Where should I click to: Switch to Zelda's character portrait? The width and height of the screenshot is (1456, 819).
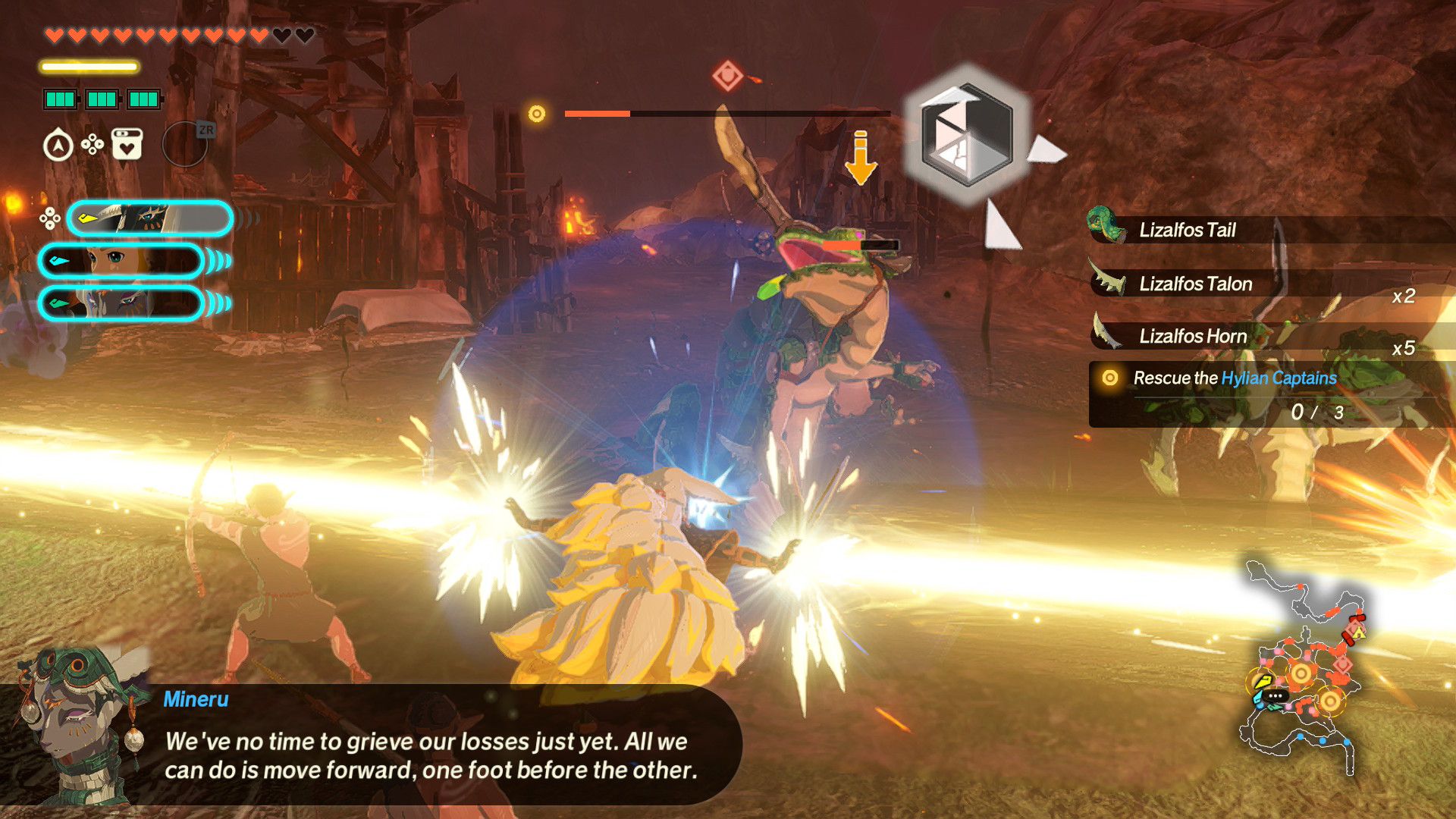coord(121,261)
